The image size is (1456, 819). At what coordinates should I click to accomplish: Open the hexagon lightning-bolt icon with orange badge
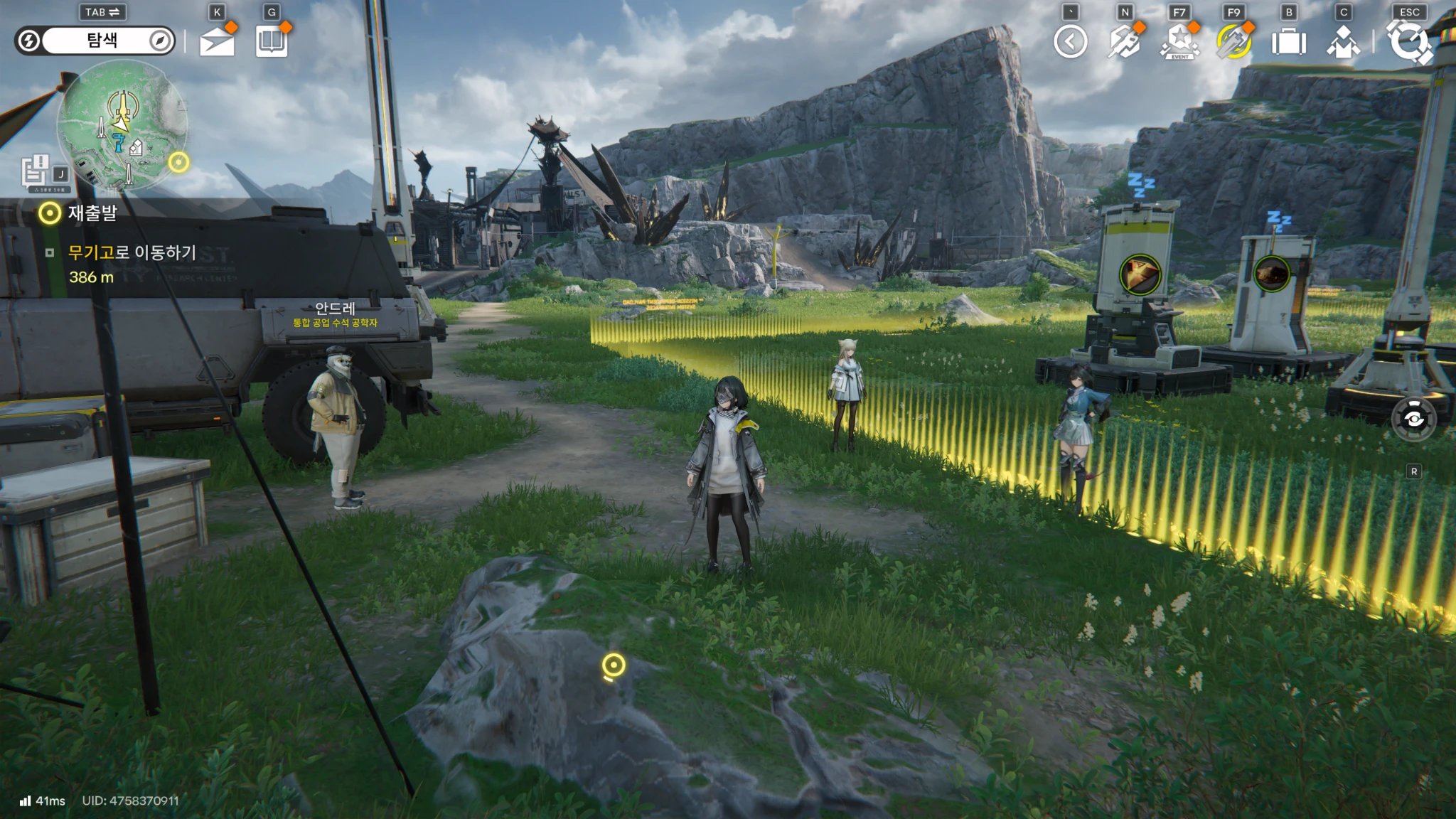pos(1125,42)
